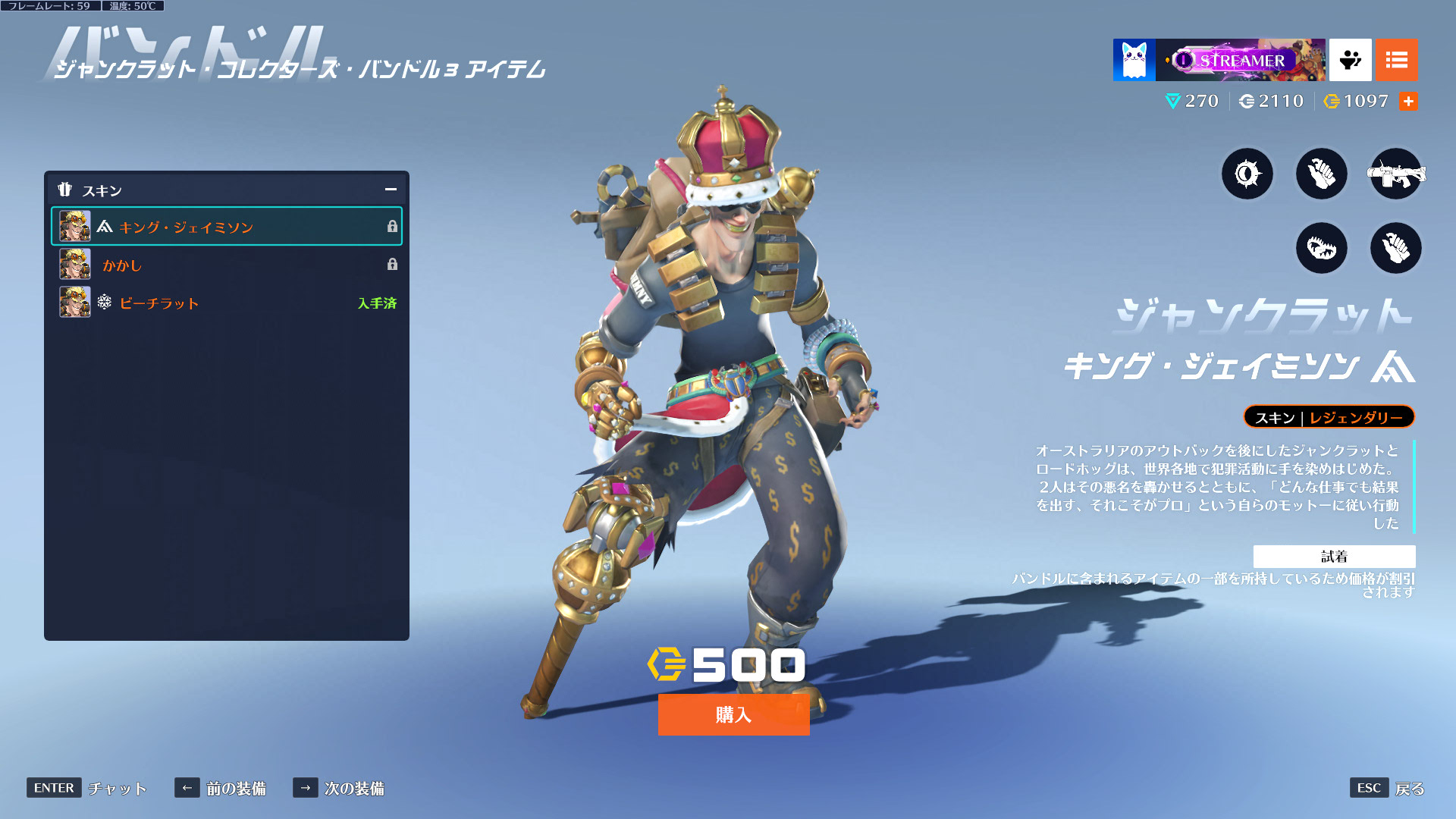Click the orange 購入 purchase button
This screenshot has height=819, width=1456.
tap(733, 714)
